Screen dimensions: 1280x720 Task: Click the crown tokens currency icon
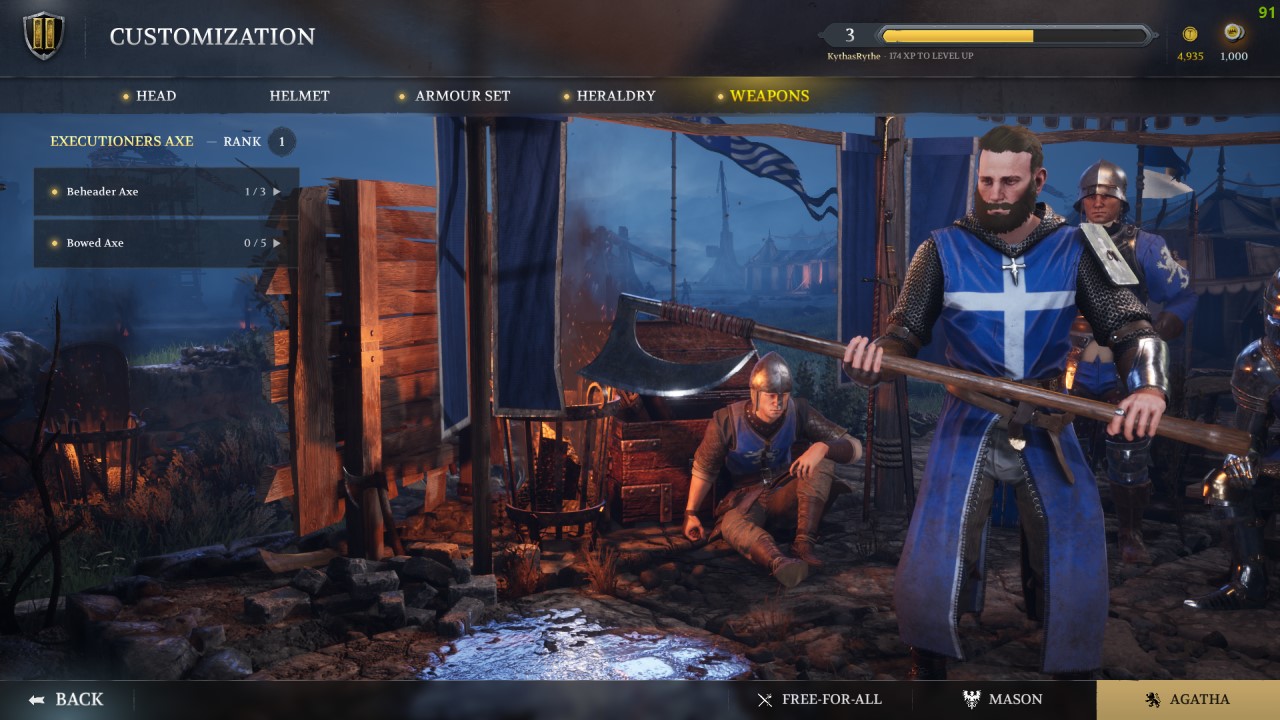[1232, 33]
